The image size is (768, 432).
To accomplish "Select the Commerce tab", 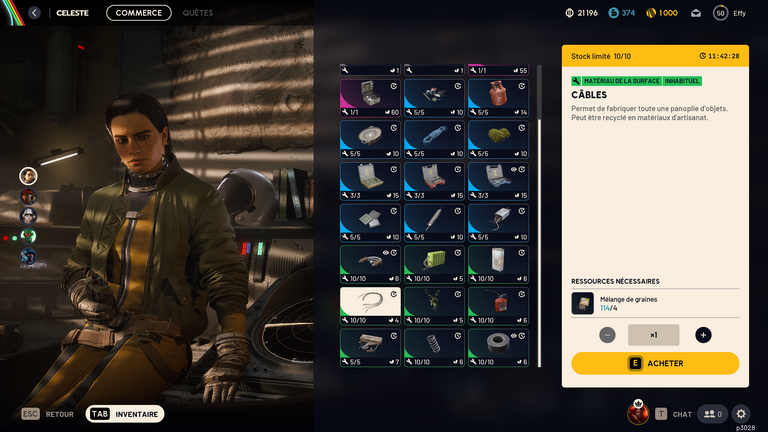I will click(x=138, y=13).
